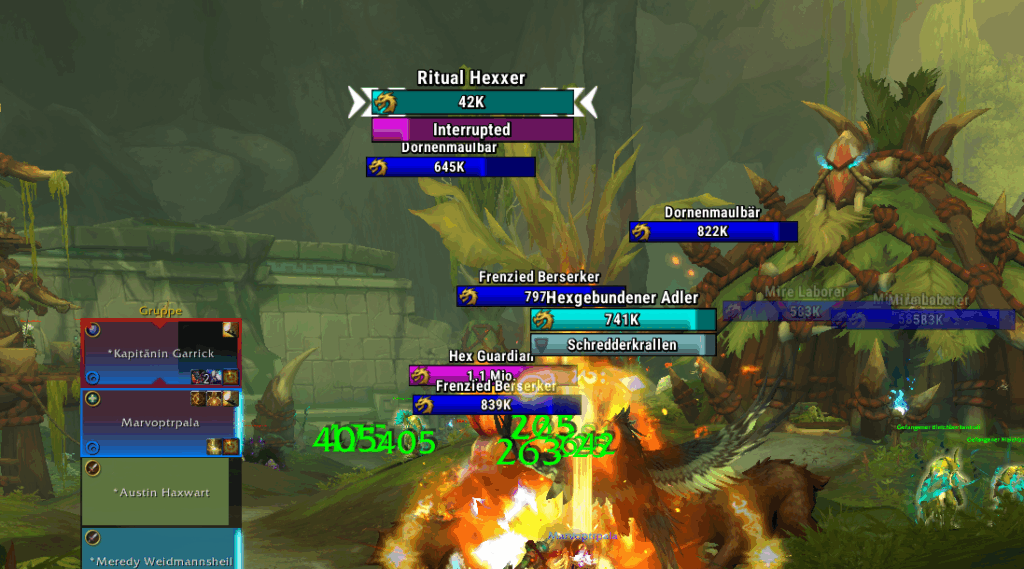Target the Frenzied Berserker with 839K health

coord(497,405)
